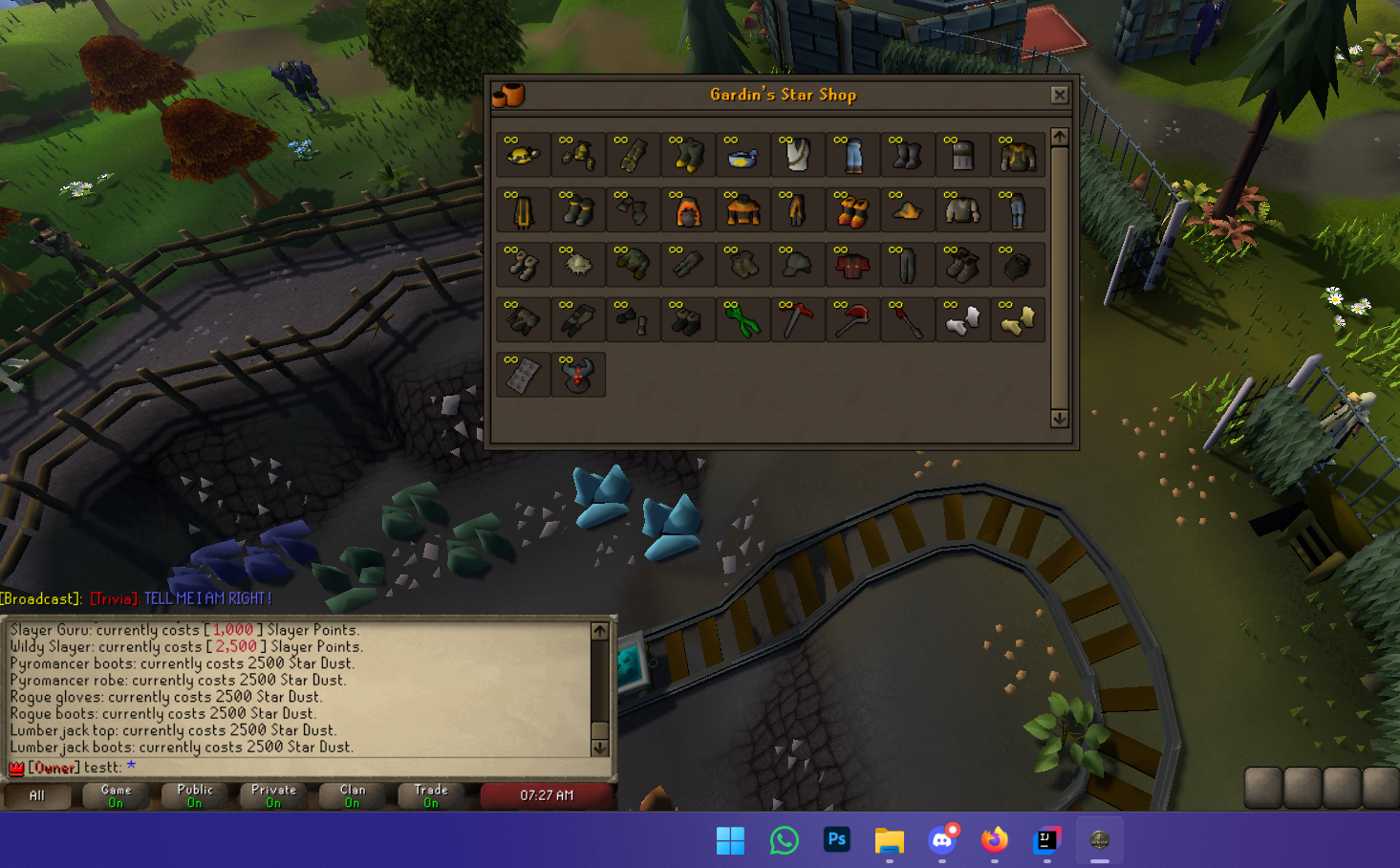Screen dimensions: 1400x868
Task: Toggle the Clan chat filter
Action: point(353,795)
